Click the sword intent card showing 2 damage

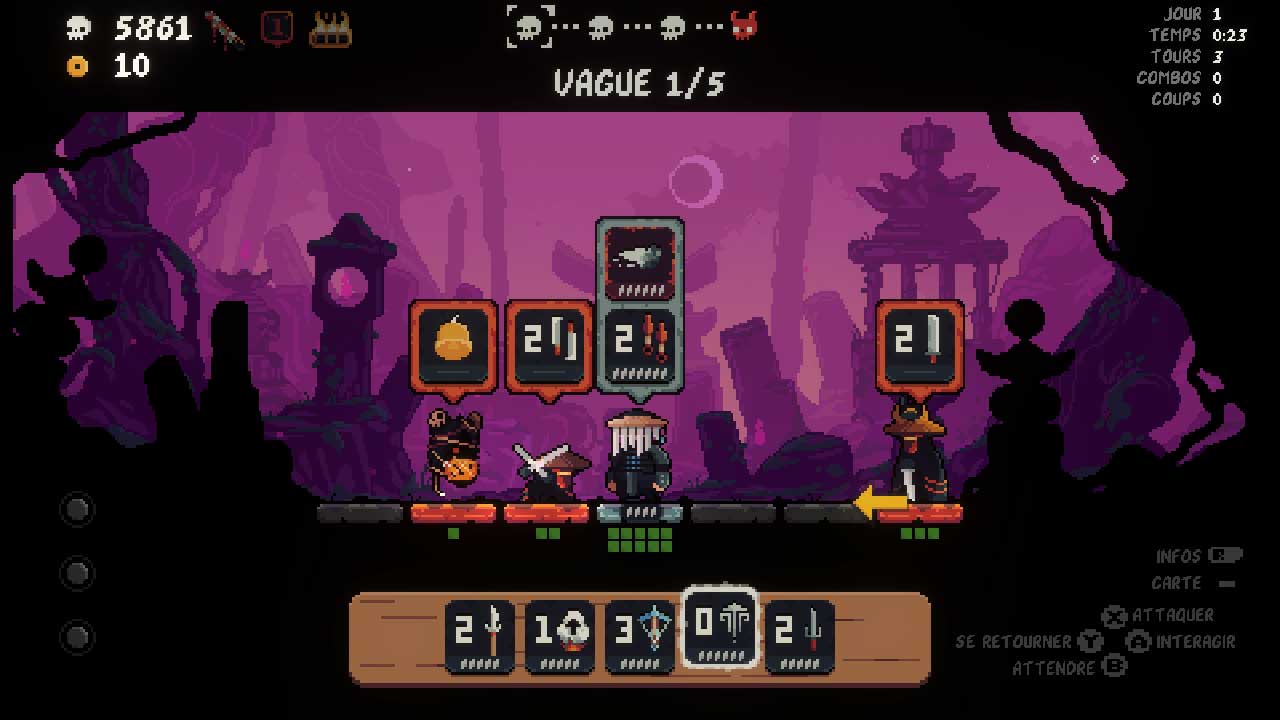919,345
